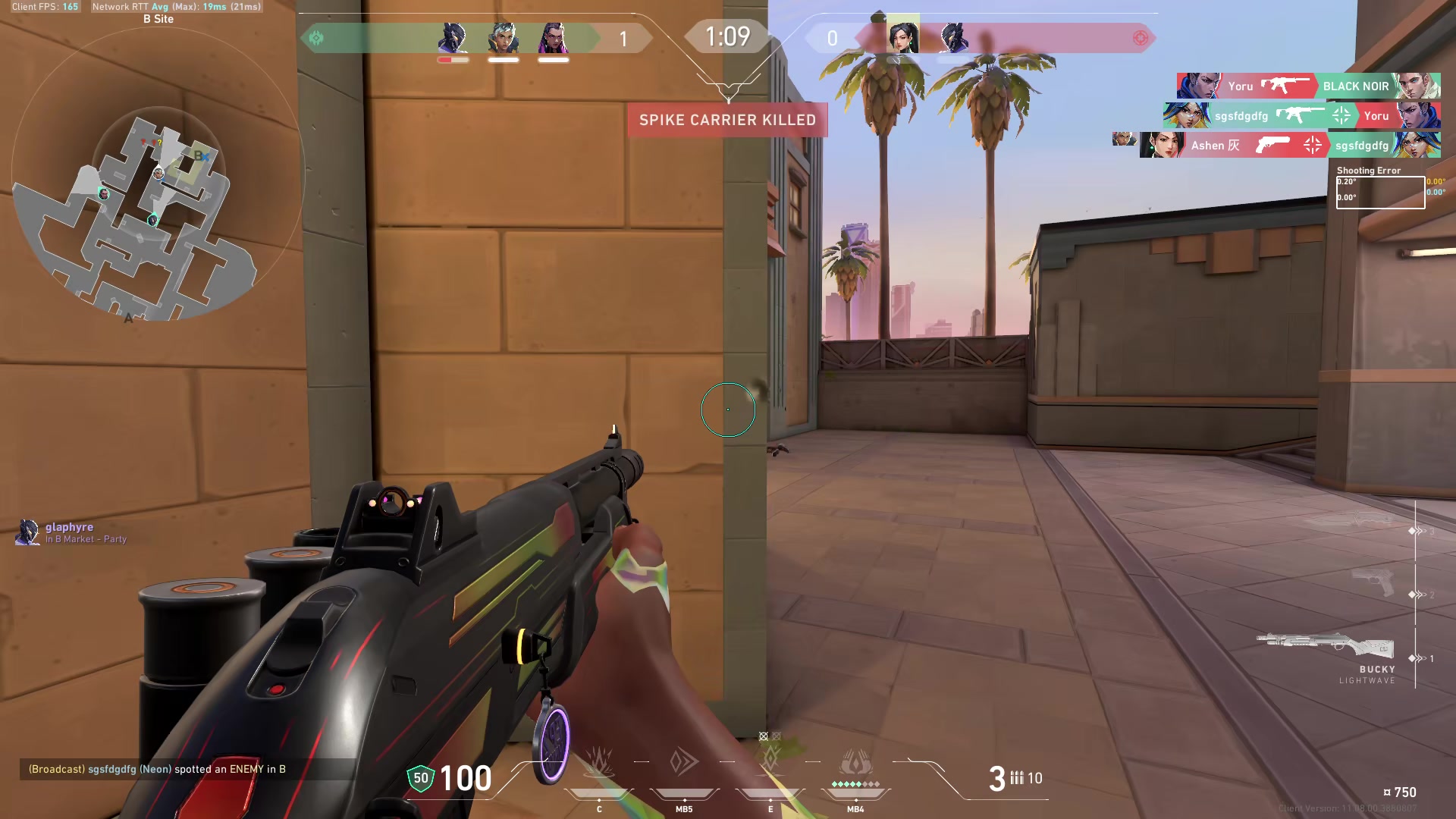The image size is (1456, 819).
Task: Click the low-health teammate portrait in top bar
Action: (453, 39)
